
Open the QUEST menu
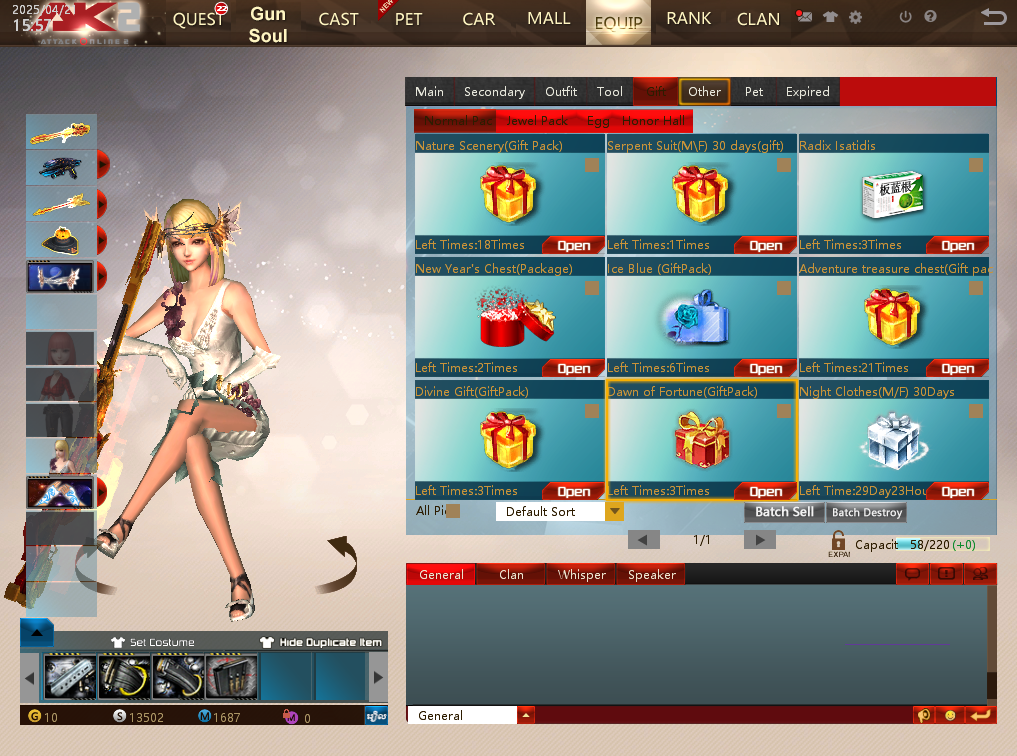199,19
